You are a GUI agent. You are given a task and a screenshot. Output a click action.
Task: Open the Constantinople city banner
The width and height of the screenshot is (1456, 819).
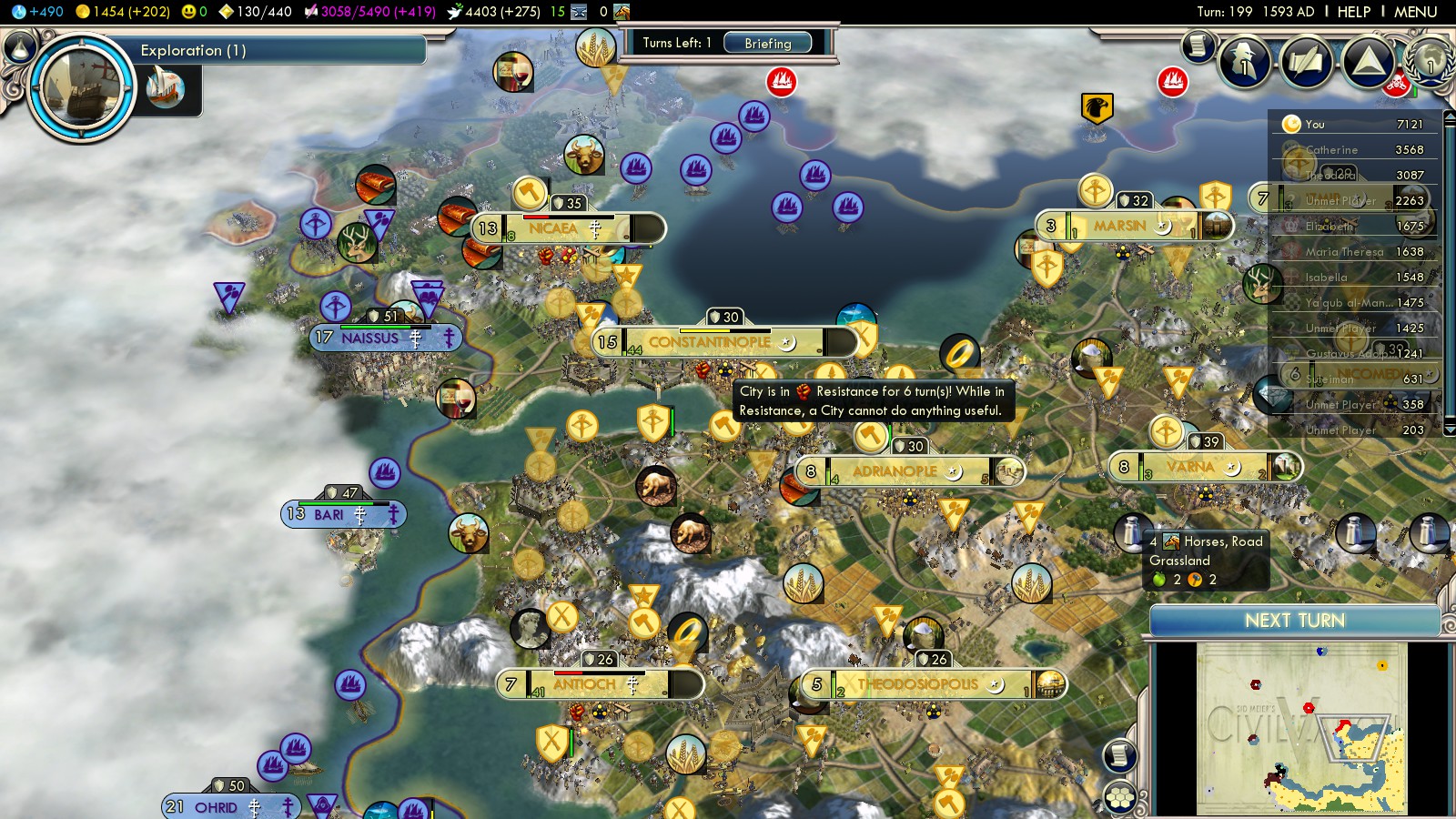click(710, 342)
